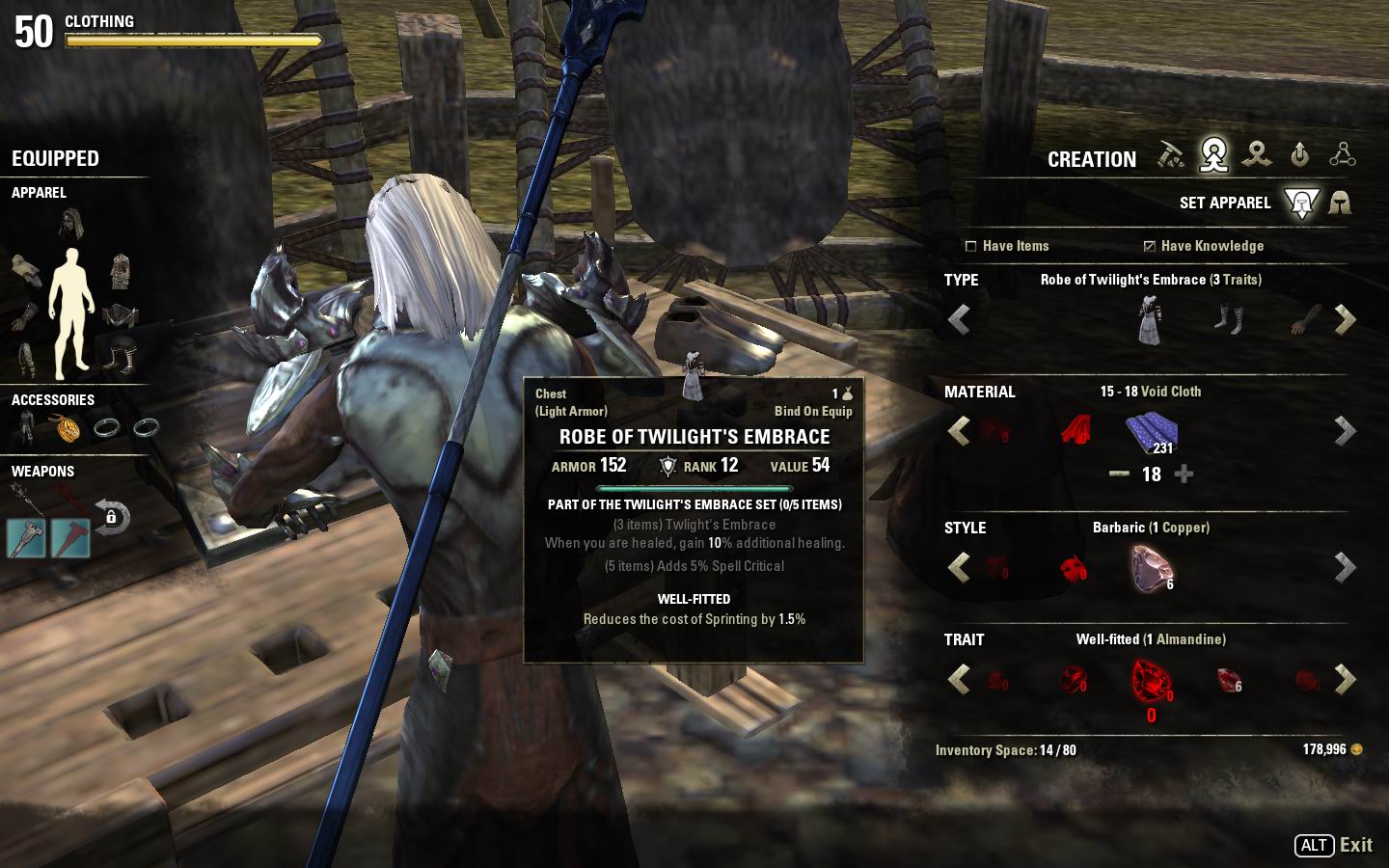1389x868 pixels.
Task: Select the equipped necklace slot
Action: (x=67, y=427)
